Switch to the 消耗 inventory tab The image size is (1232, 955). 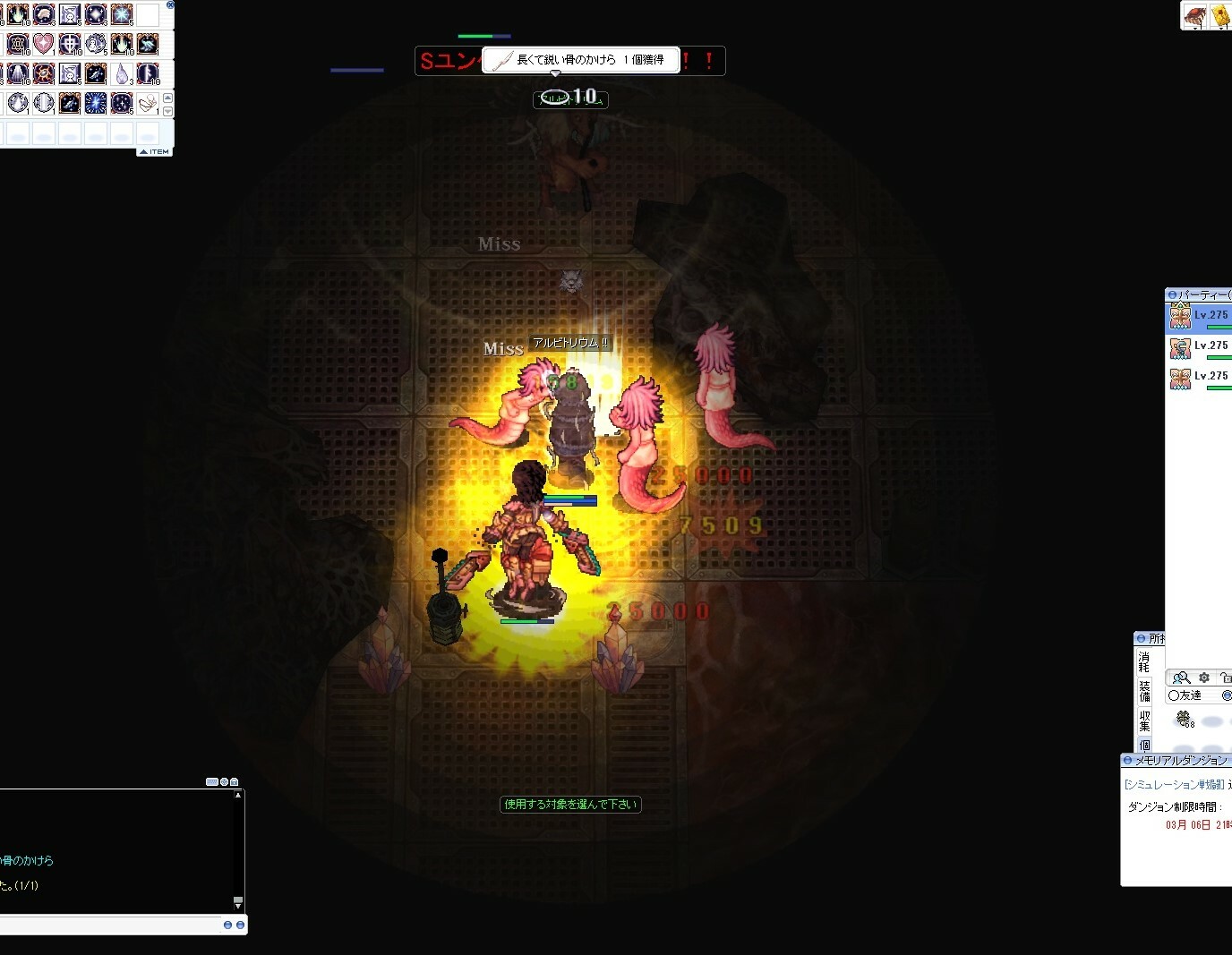point(1144,661)
